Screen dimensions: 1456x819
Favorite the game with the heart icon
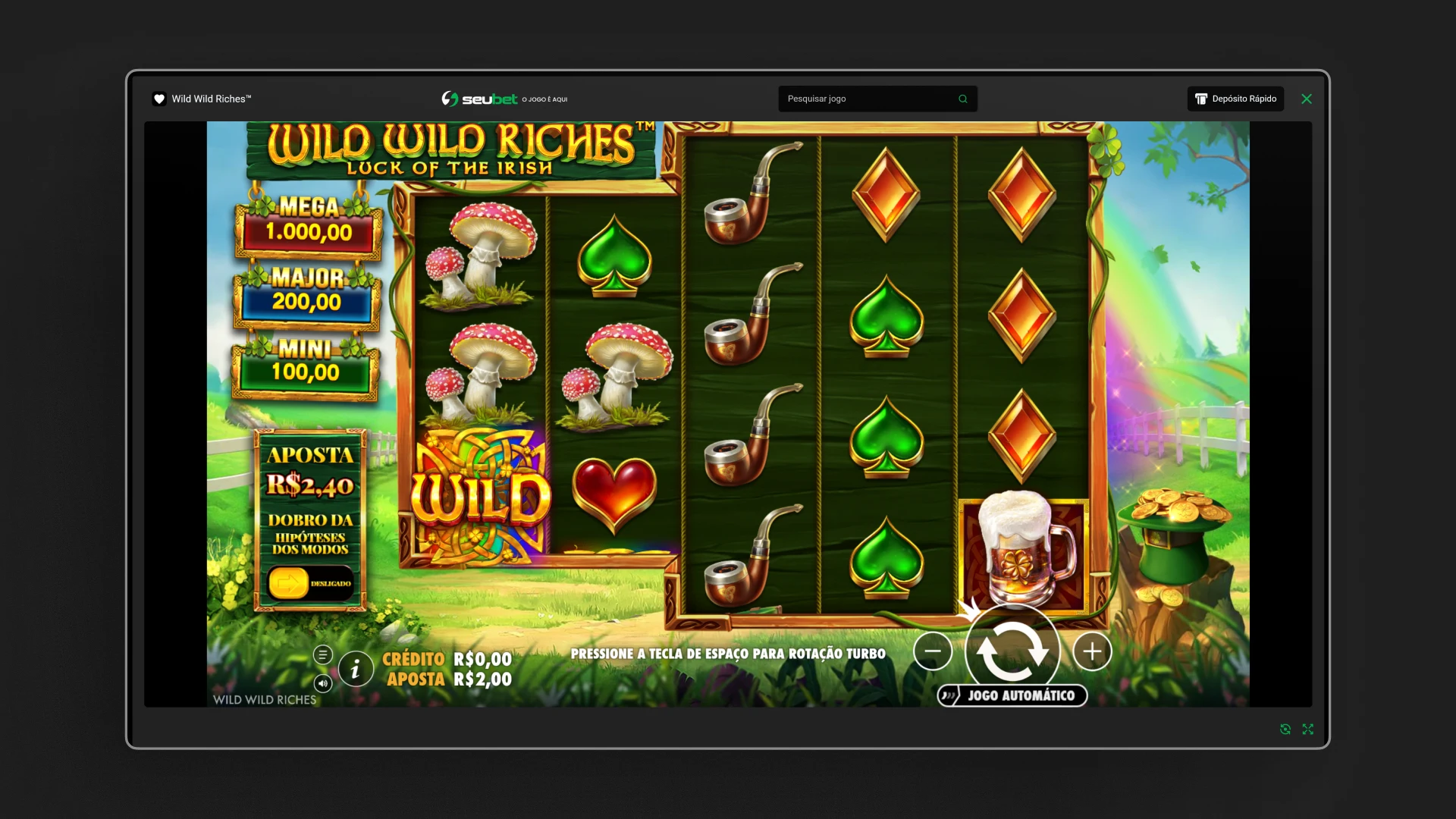159,99
